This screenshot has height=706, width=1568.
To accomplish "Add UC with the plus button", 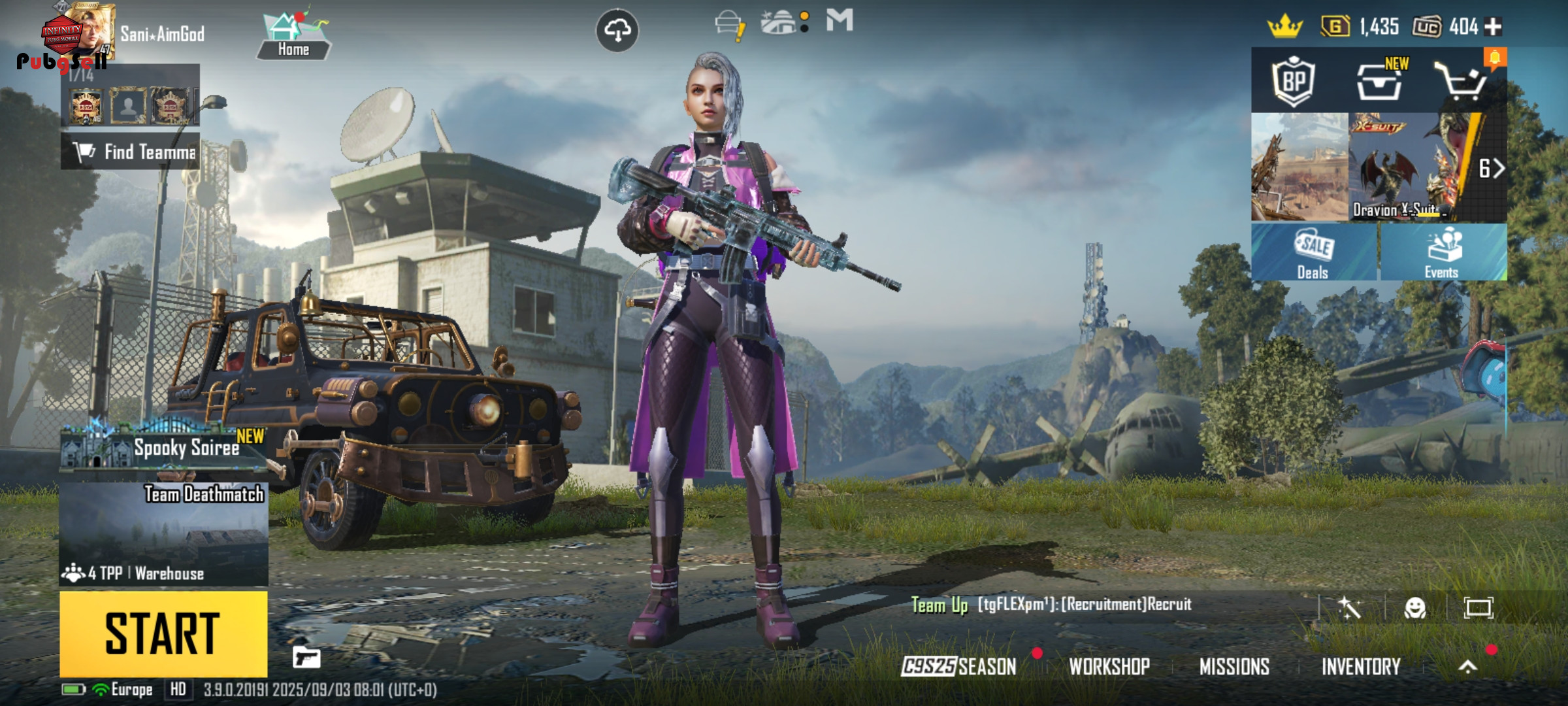I will [1494, 27].
